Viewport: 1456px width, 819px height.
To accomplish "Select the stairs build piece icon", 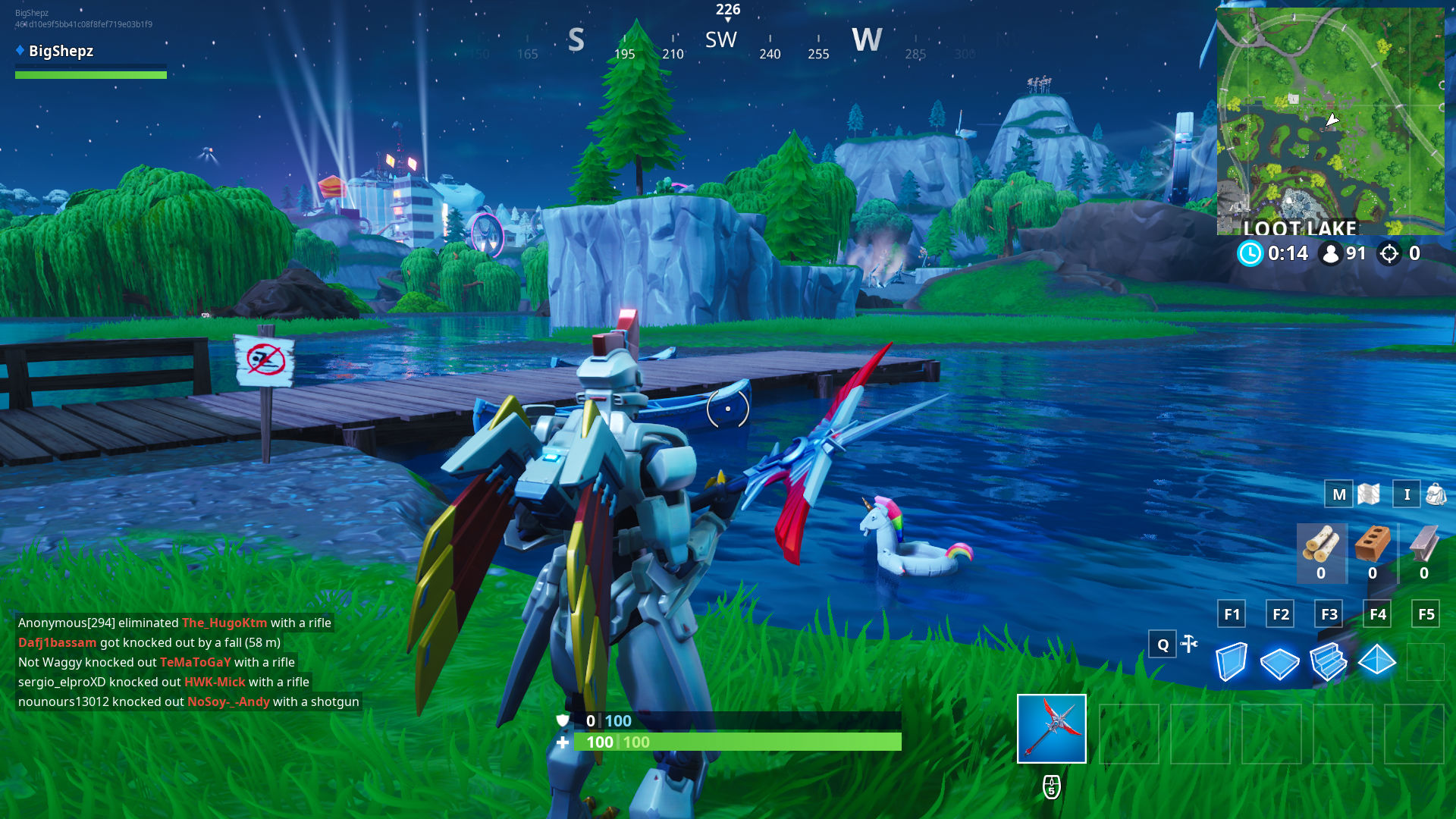I will click(x=1330, y=662).
